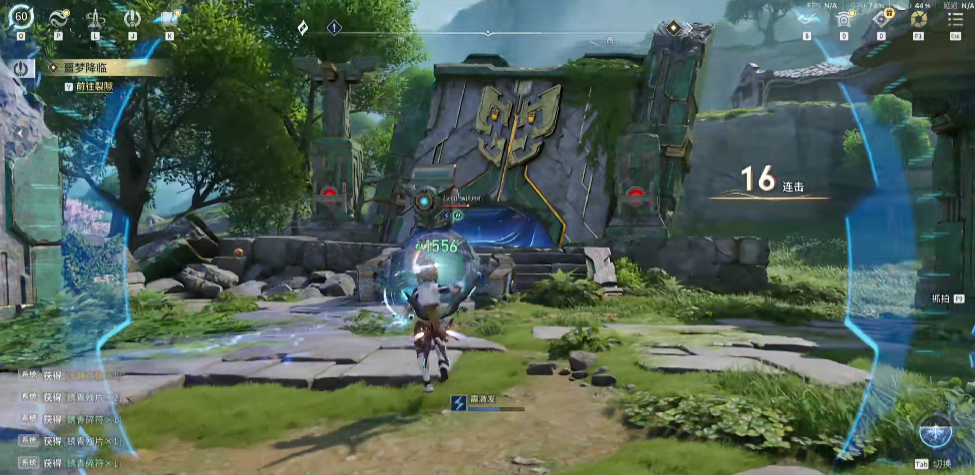975x475 pixels.
Task: Activate the glowing winged switch ability icon
Action: (938, 431)
